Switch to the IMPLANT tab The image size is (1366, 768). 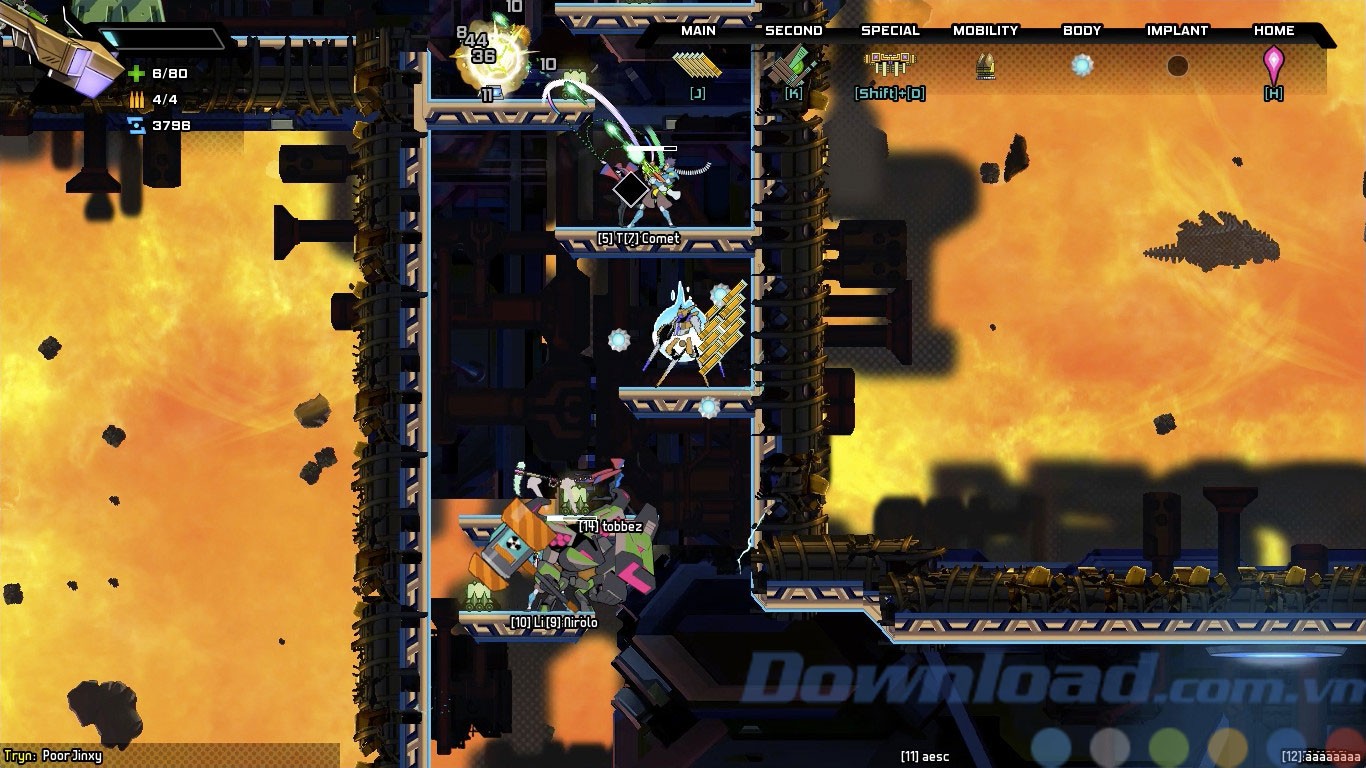[x=1177, y=31]
